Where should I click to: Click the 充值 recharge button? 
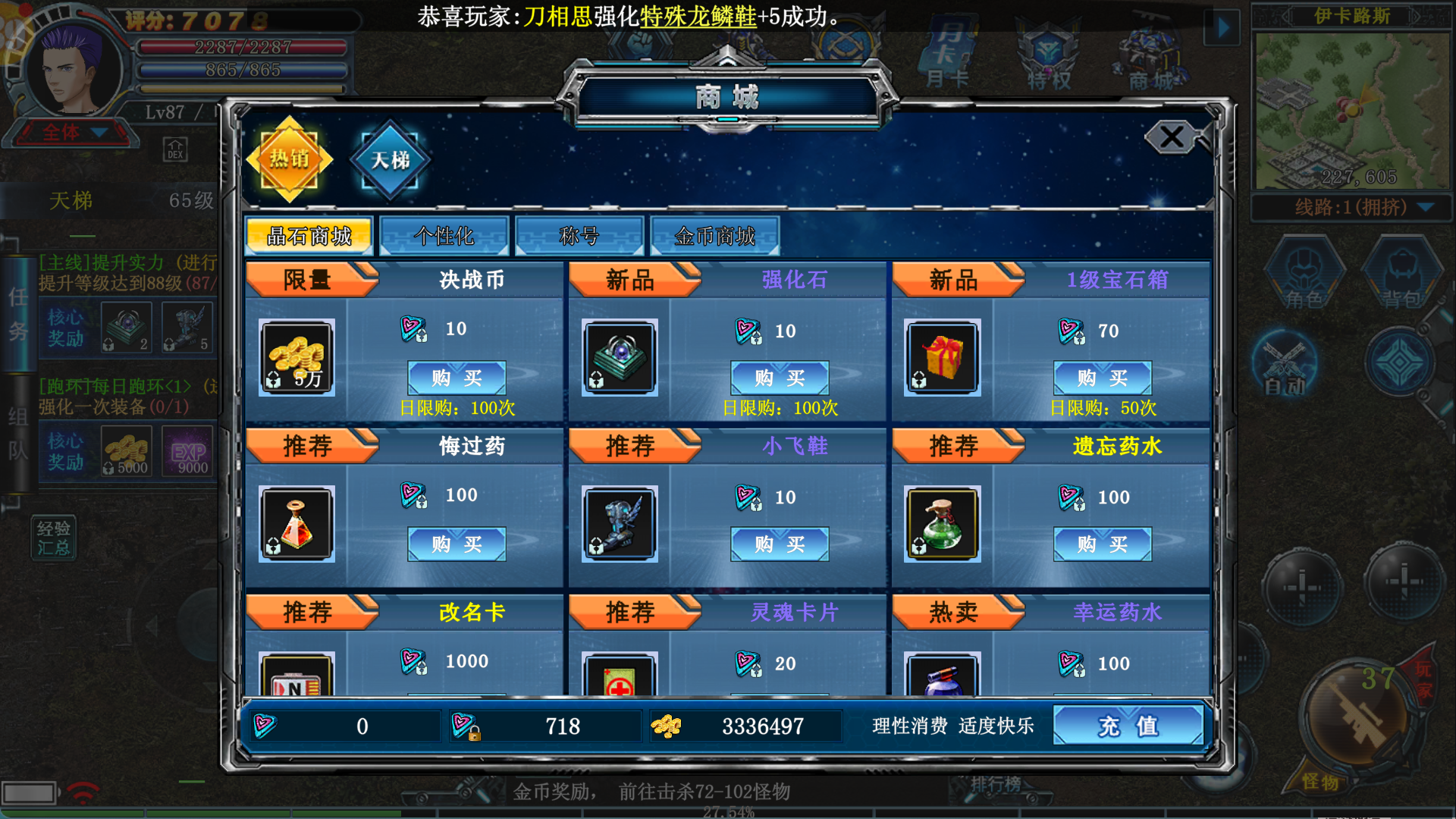1128,726
